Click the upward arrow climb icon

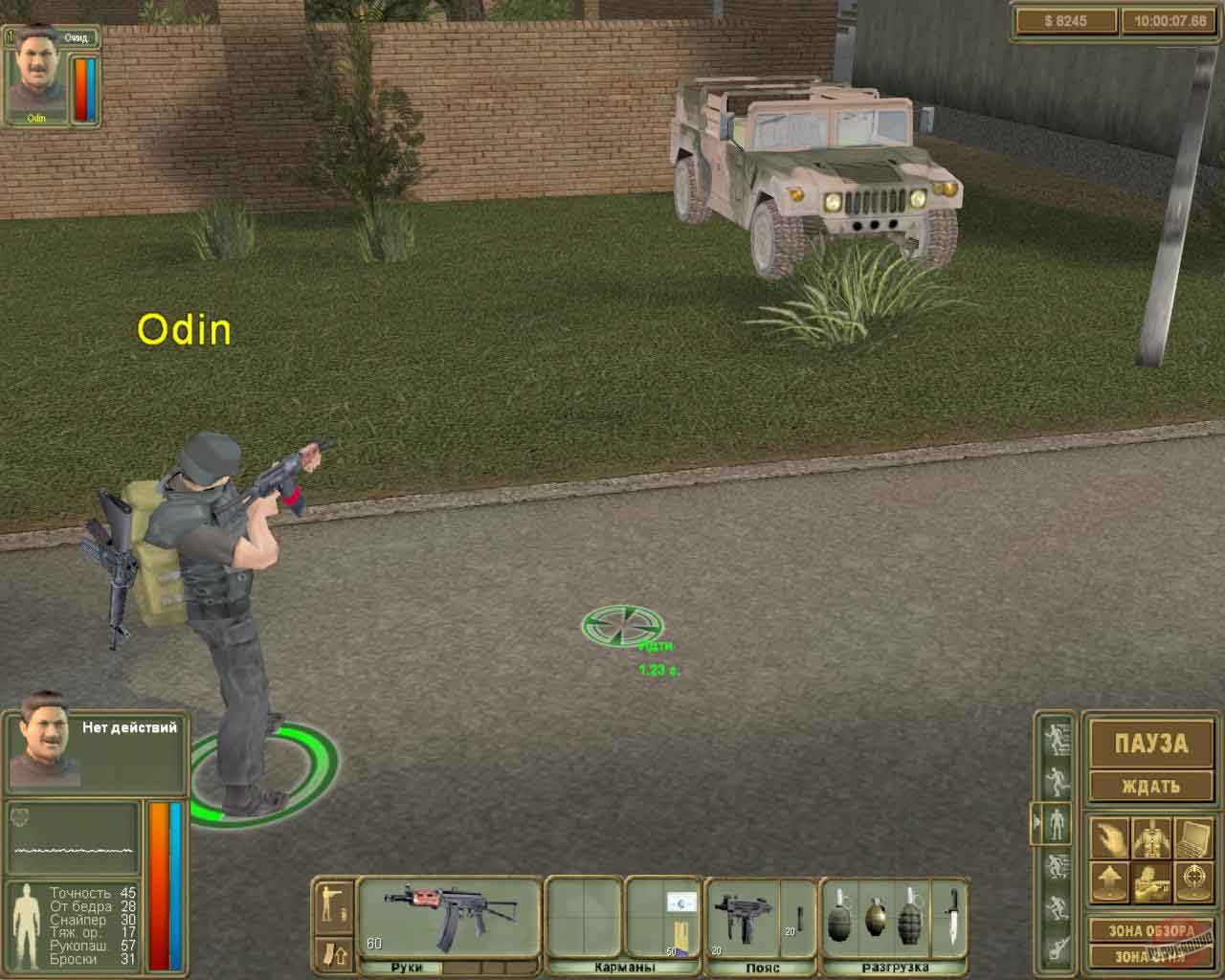tap(1109, 880)
